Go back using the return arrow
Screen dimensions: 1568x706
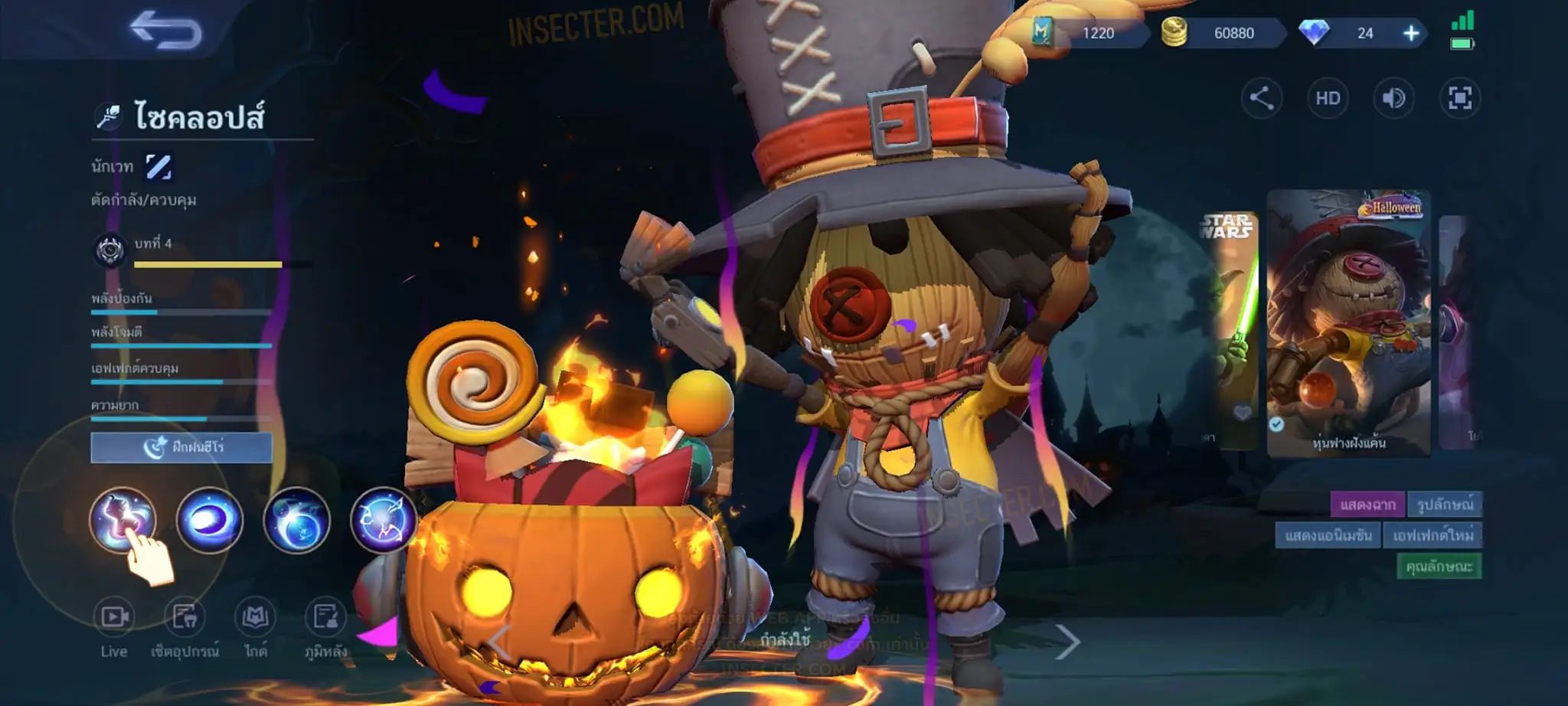(x=165, y=31)
